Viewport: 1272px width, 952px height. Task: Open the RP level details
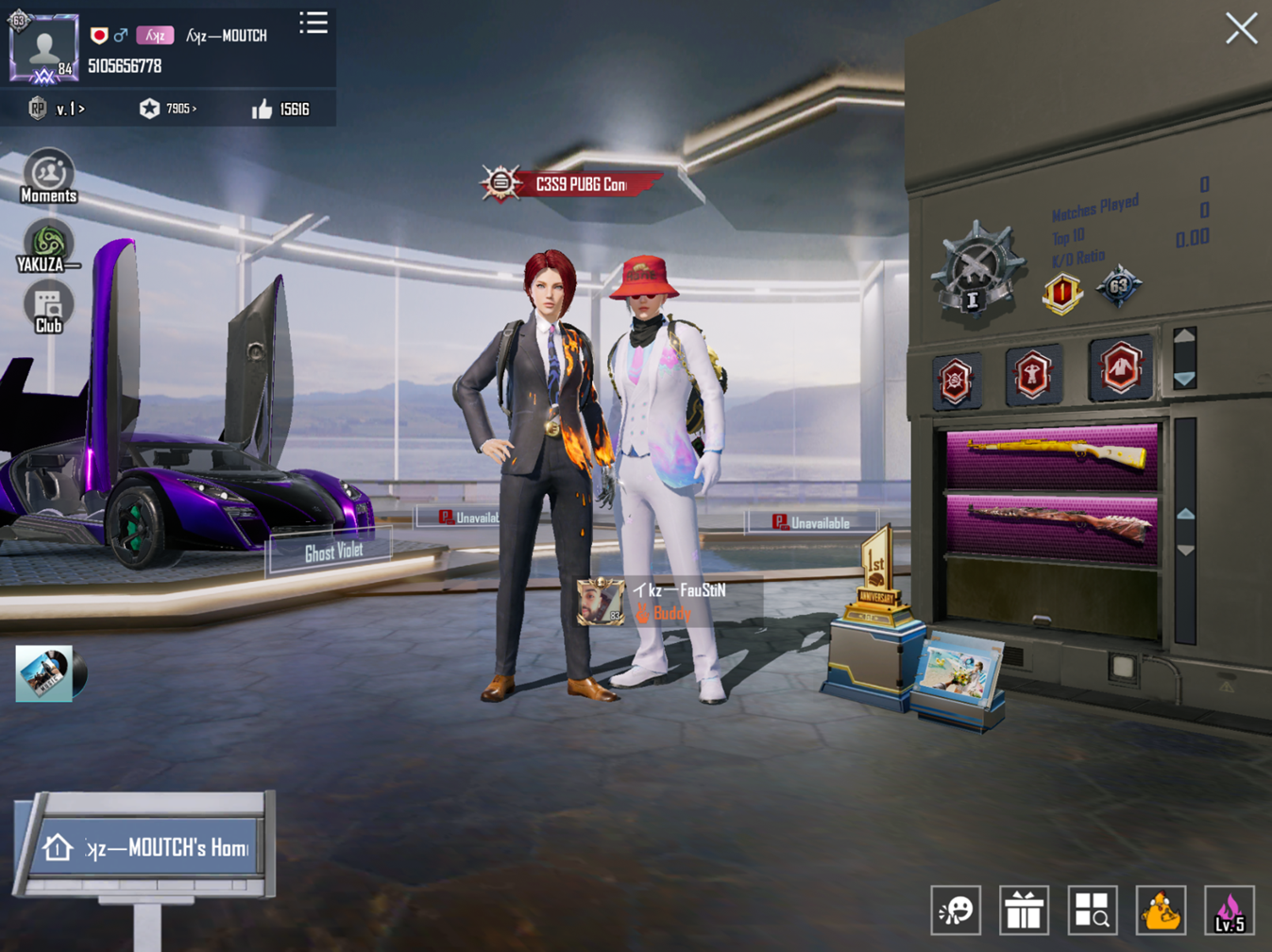(x=56, y=110)
